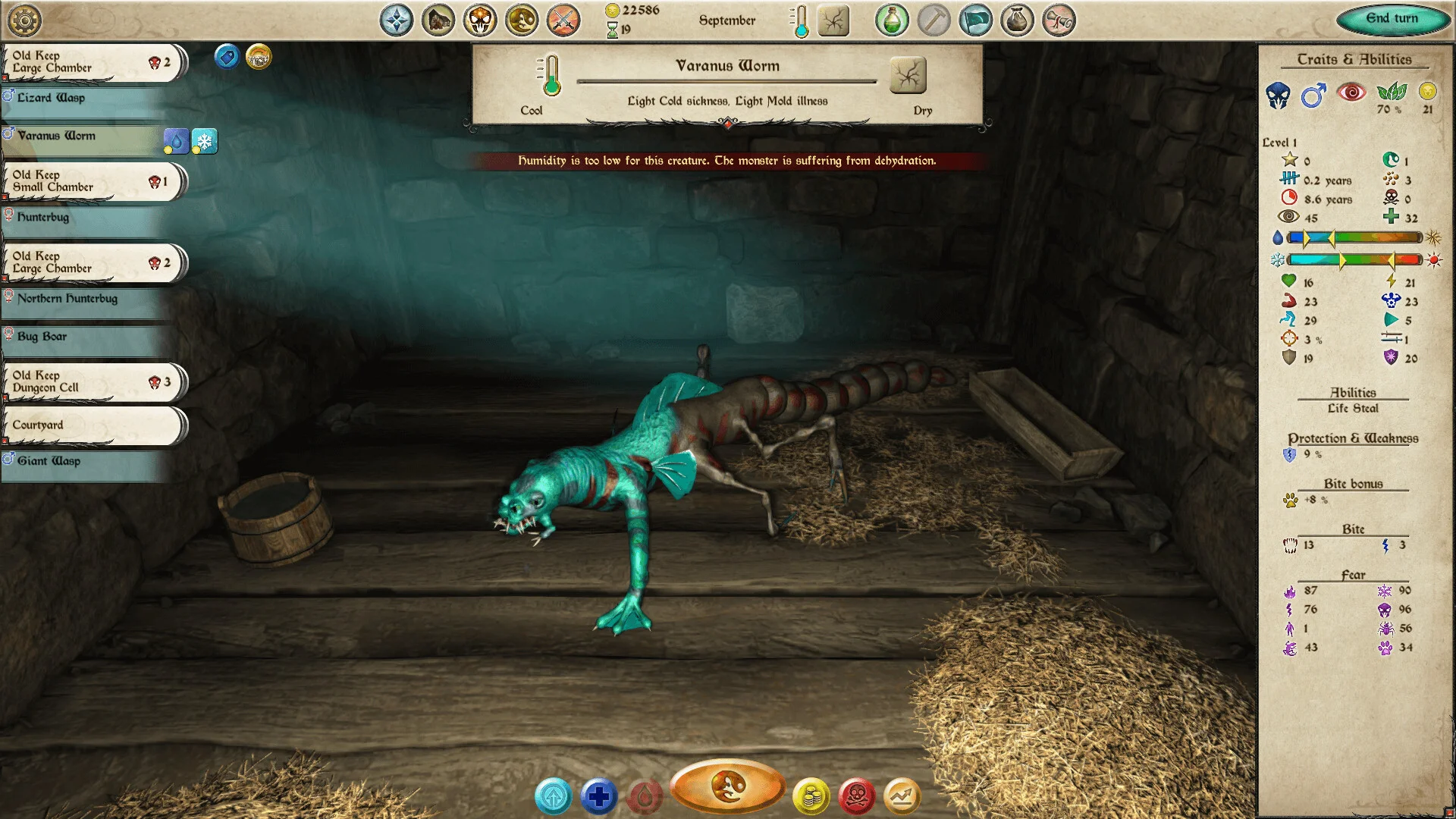The height and width of the screenshot is (819, 1456).
Task: Click the red skull and crossbones button
Action: (857, 797)
